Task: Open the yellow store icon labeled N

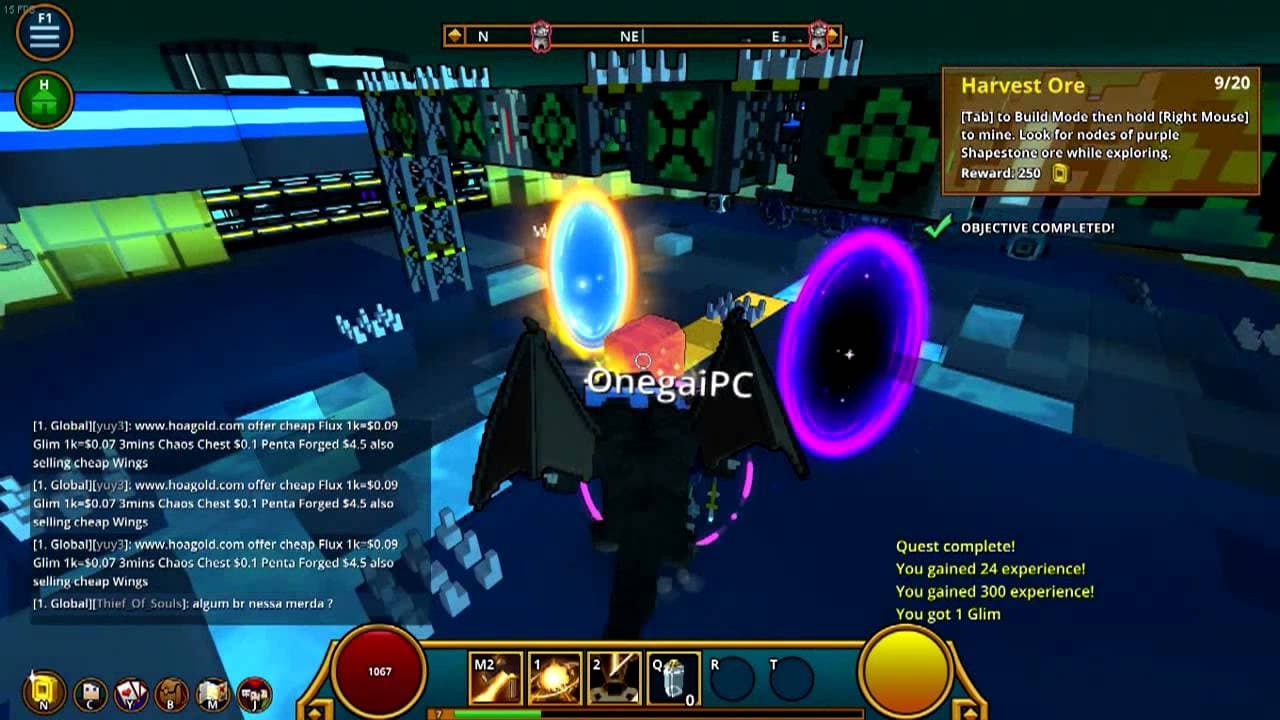Action: [x=45, y=691]
